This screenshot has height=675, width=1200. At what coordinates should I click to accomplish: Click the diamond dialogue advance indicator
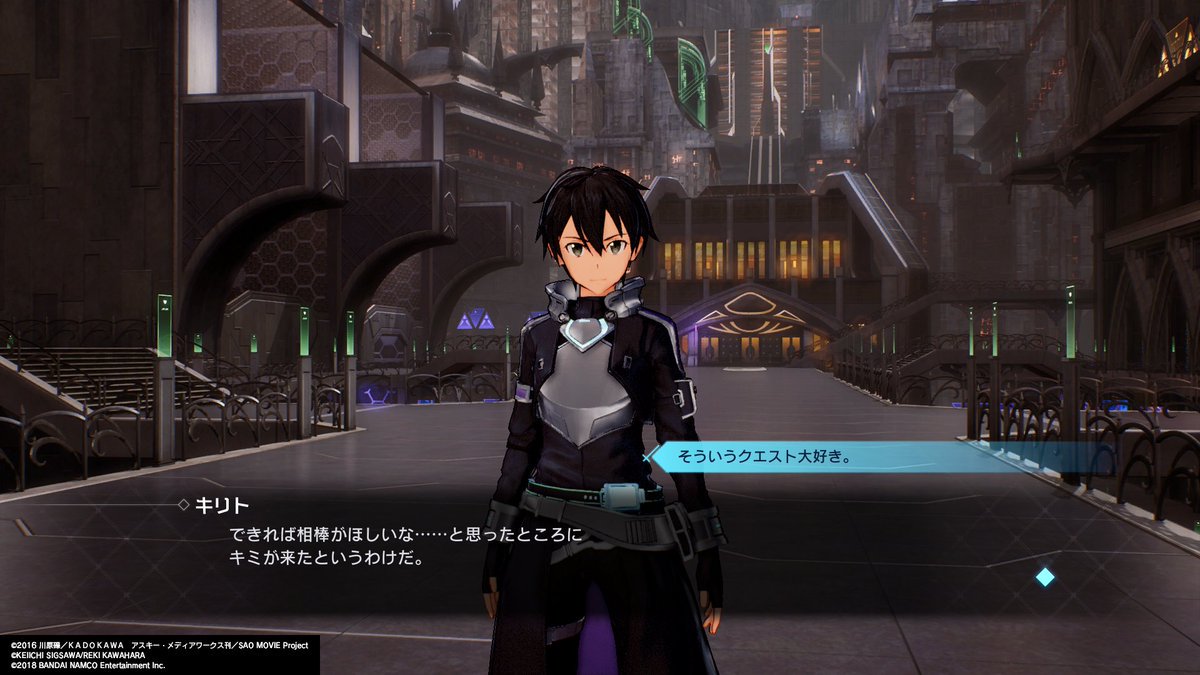pyautogui.click(x=1045, y=576)
